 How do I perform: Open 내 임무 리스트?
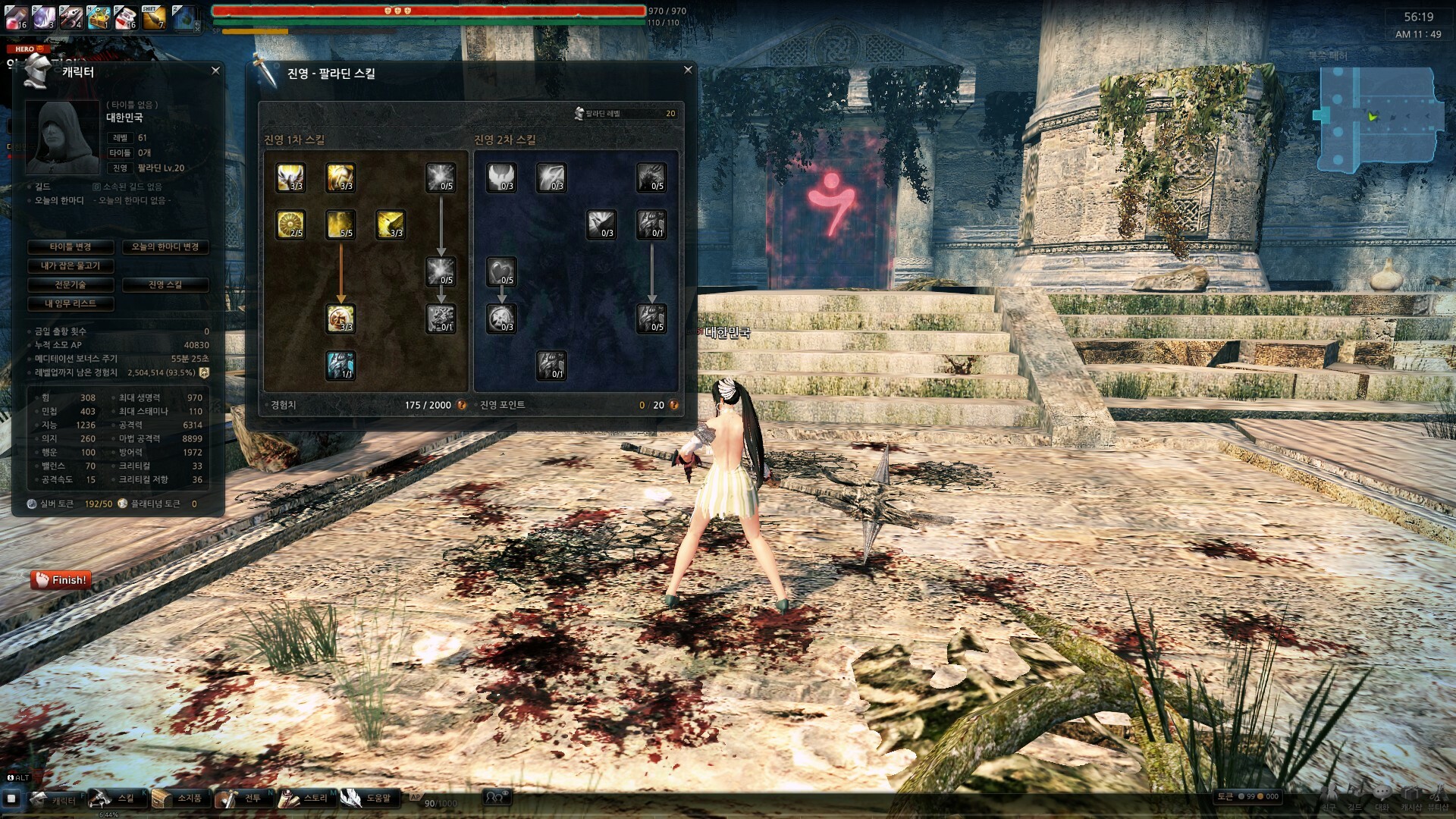pyautogui.click(x=71, y=304)
